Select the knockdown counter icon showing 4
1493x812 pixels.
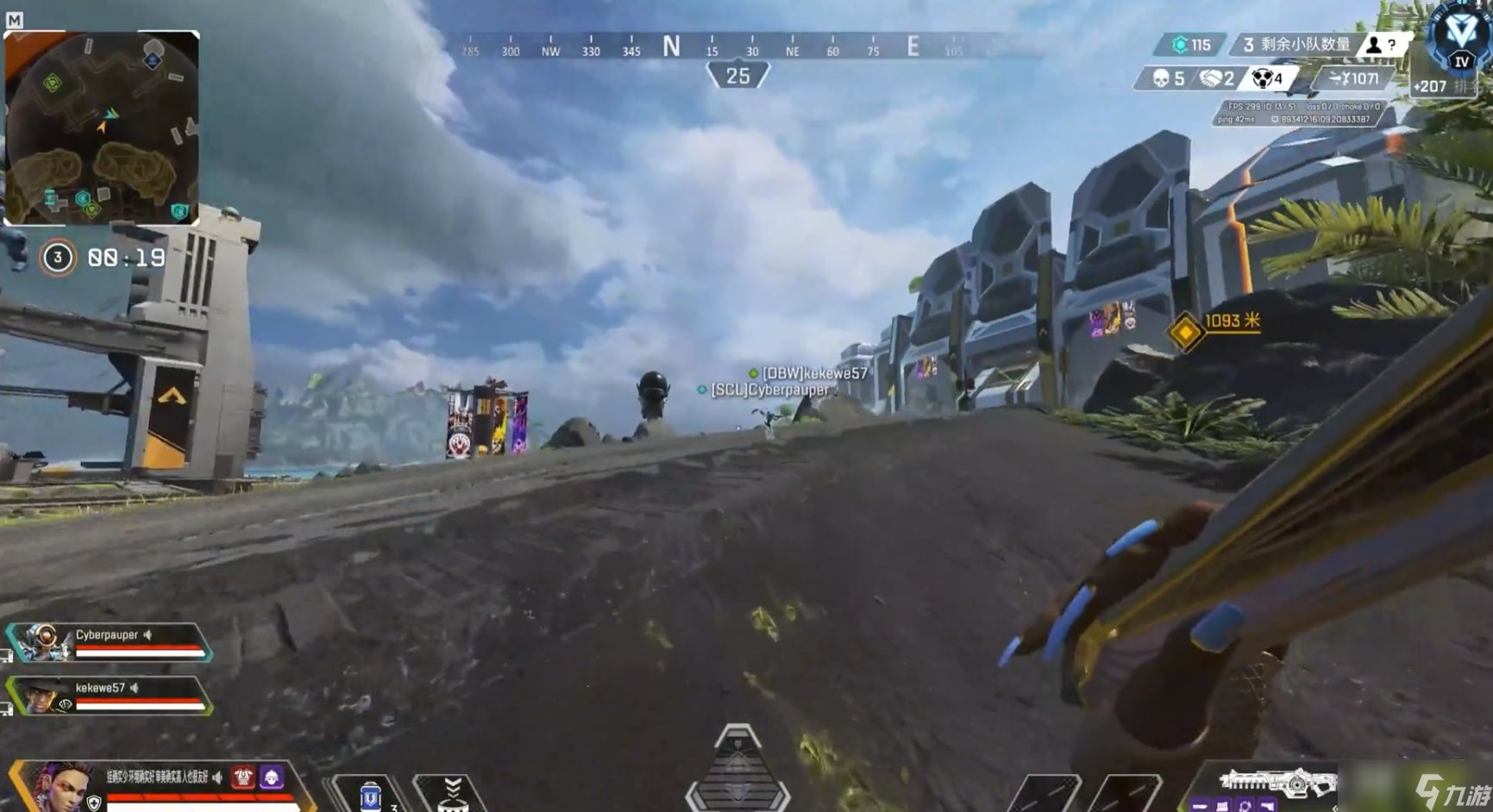(x=1262, y=78)
